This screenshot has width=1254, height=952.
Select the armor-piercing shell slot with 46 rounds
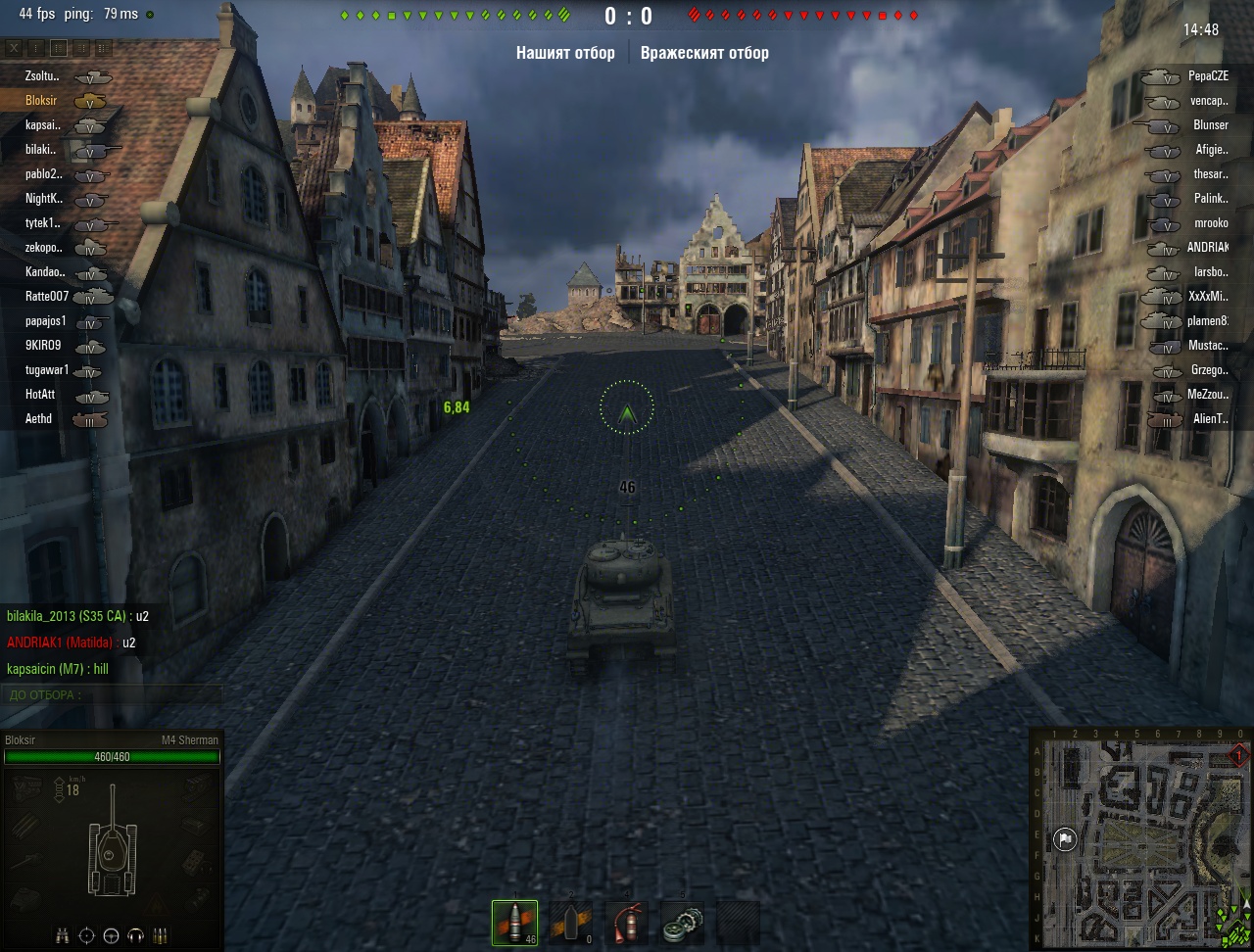point(514,923)
